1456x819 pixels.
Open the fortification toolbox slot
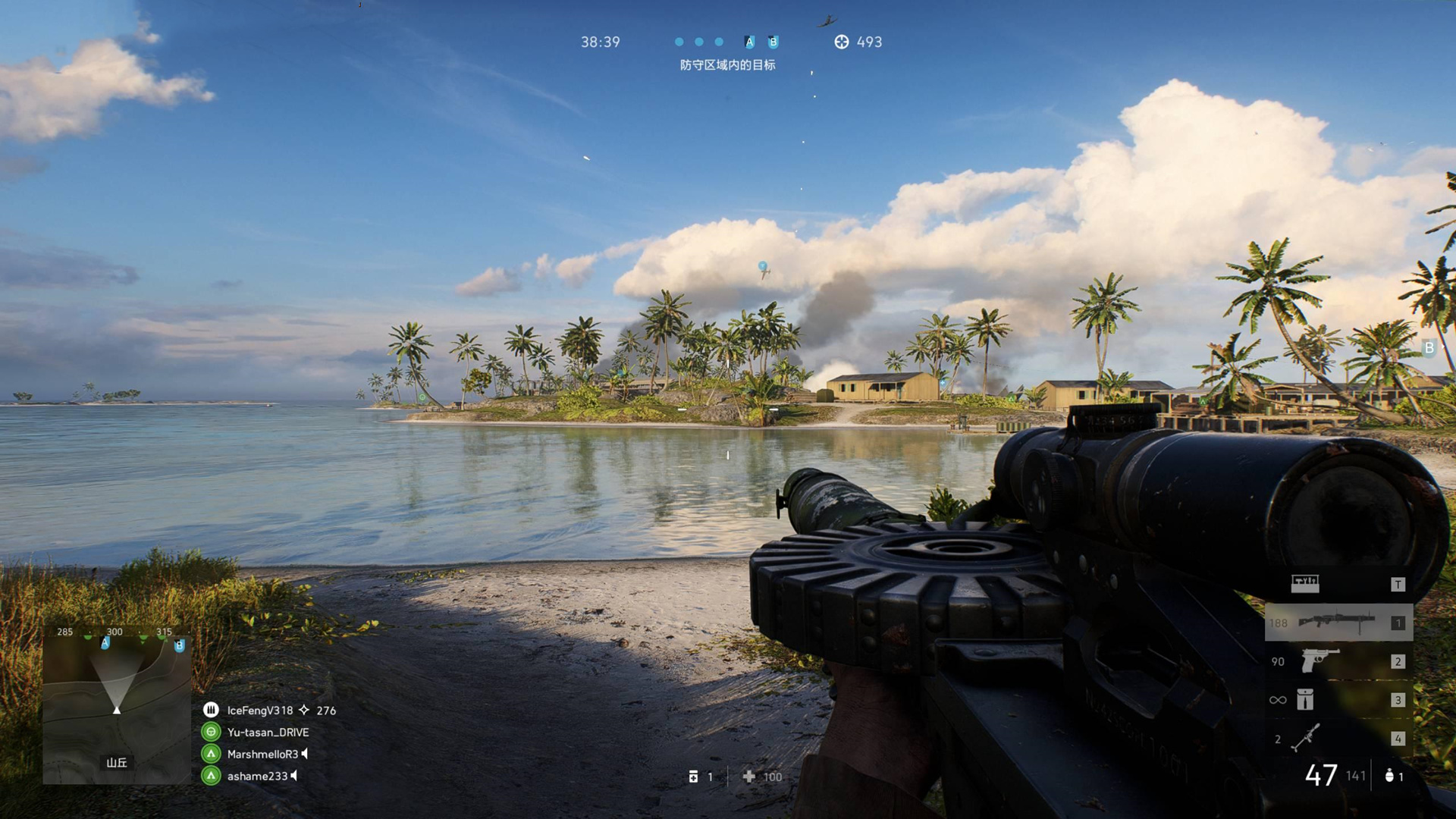[1305, 583]
